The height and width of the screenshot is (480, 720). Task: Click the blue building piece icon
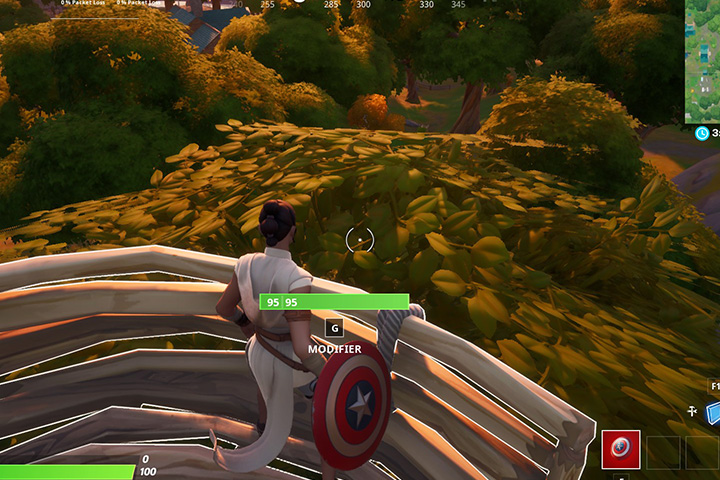click(713, 412)
